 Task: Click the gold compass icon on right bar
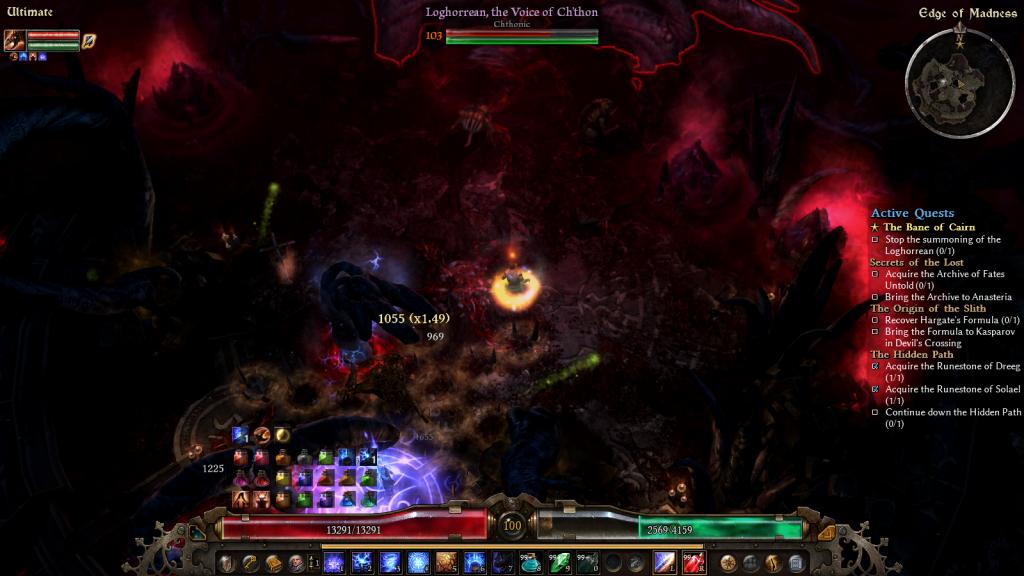click(728, 563)
